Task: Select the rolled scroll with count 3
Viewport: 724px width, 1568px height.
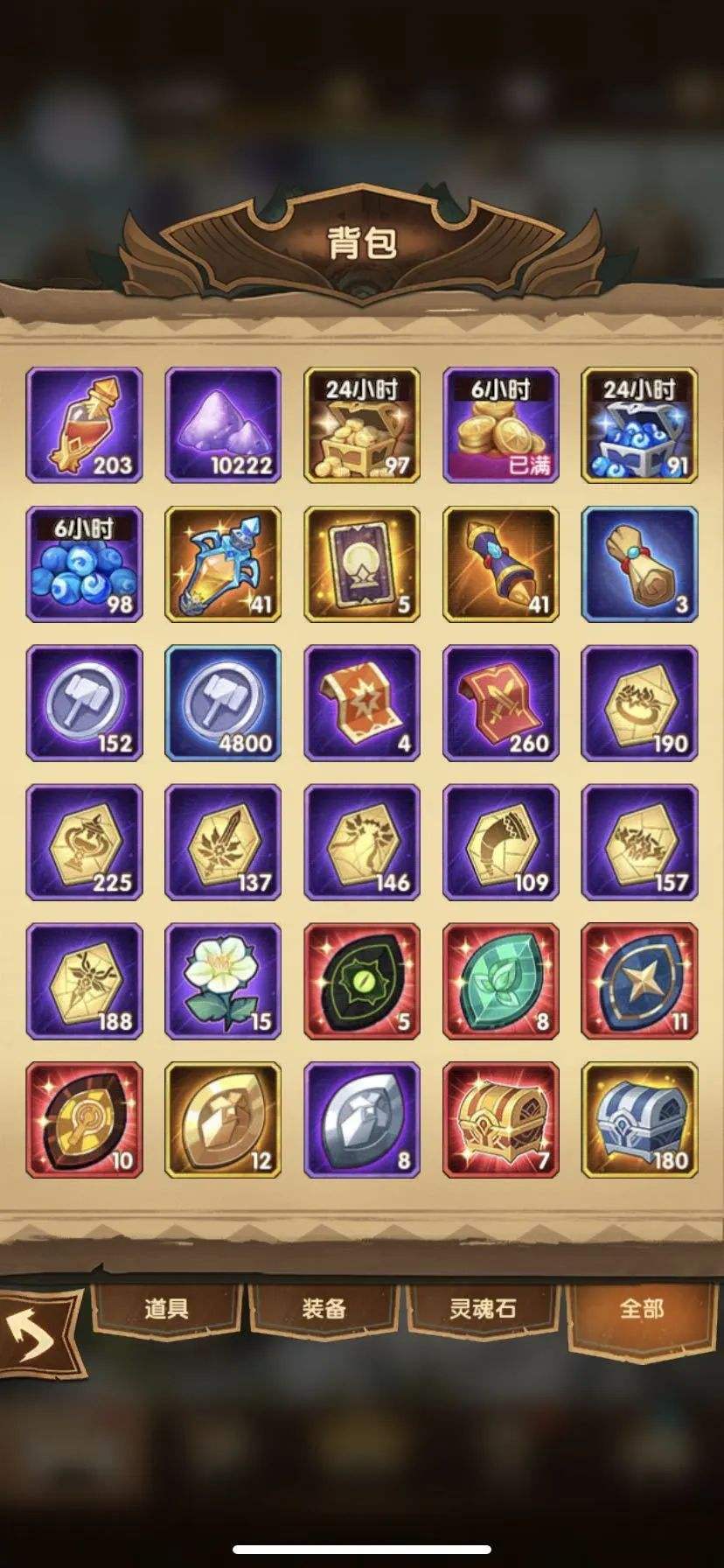Action: click(639, 564)
